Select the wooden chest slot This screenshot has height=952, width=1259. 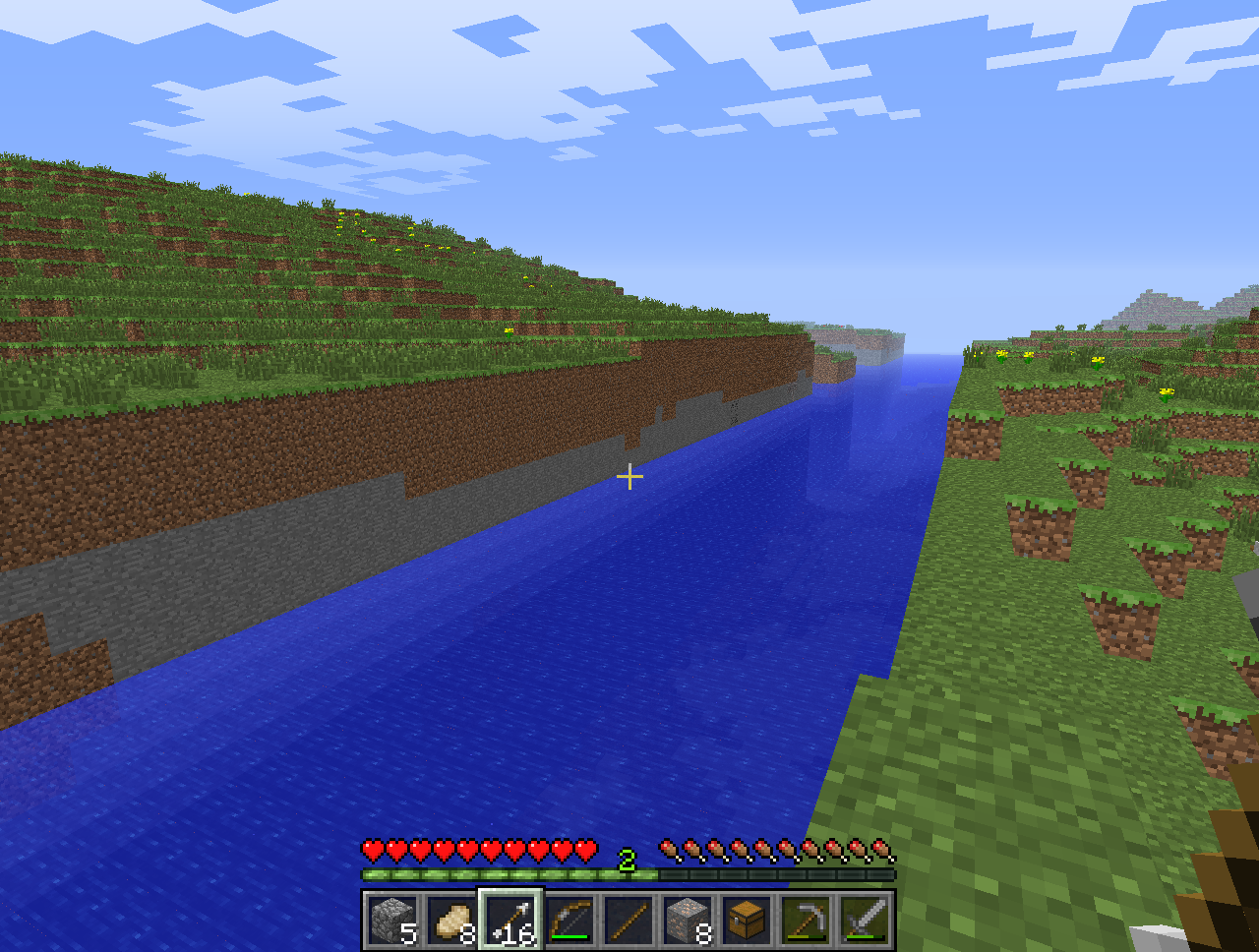[x=747, y=922]
